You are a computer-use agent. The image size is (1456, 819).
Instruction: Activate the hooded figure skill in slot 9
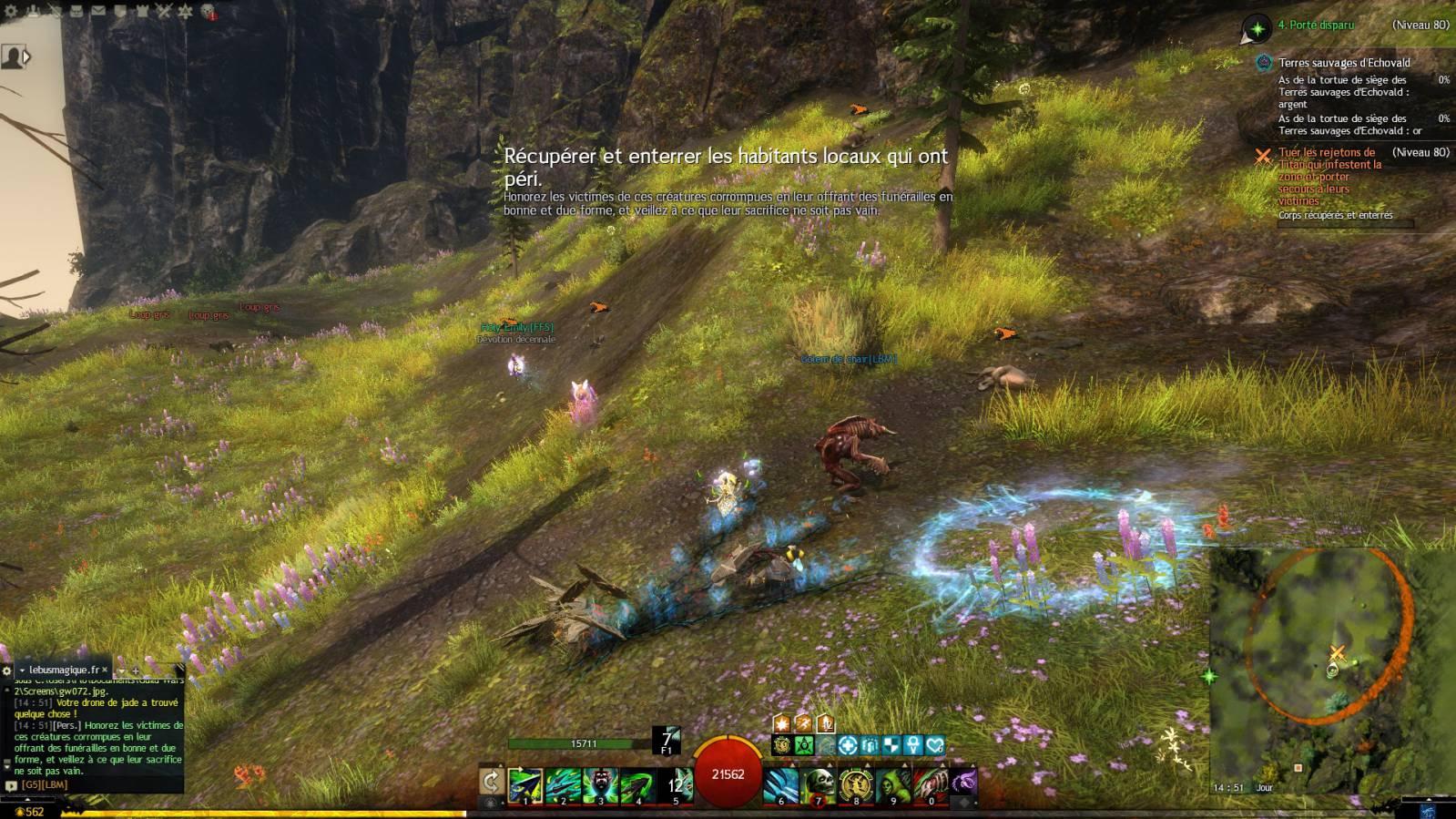(893, 784)
